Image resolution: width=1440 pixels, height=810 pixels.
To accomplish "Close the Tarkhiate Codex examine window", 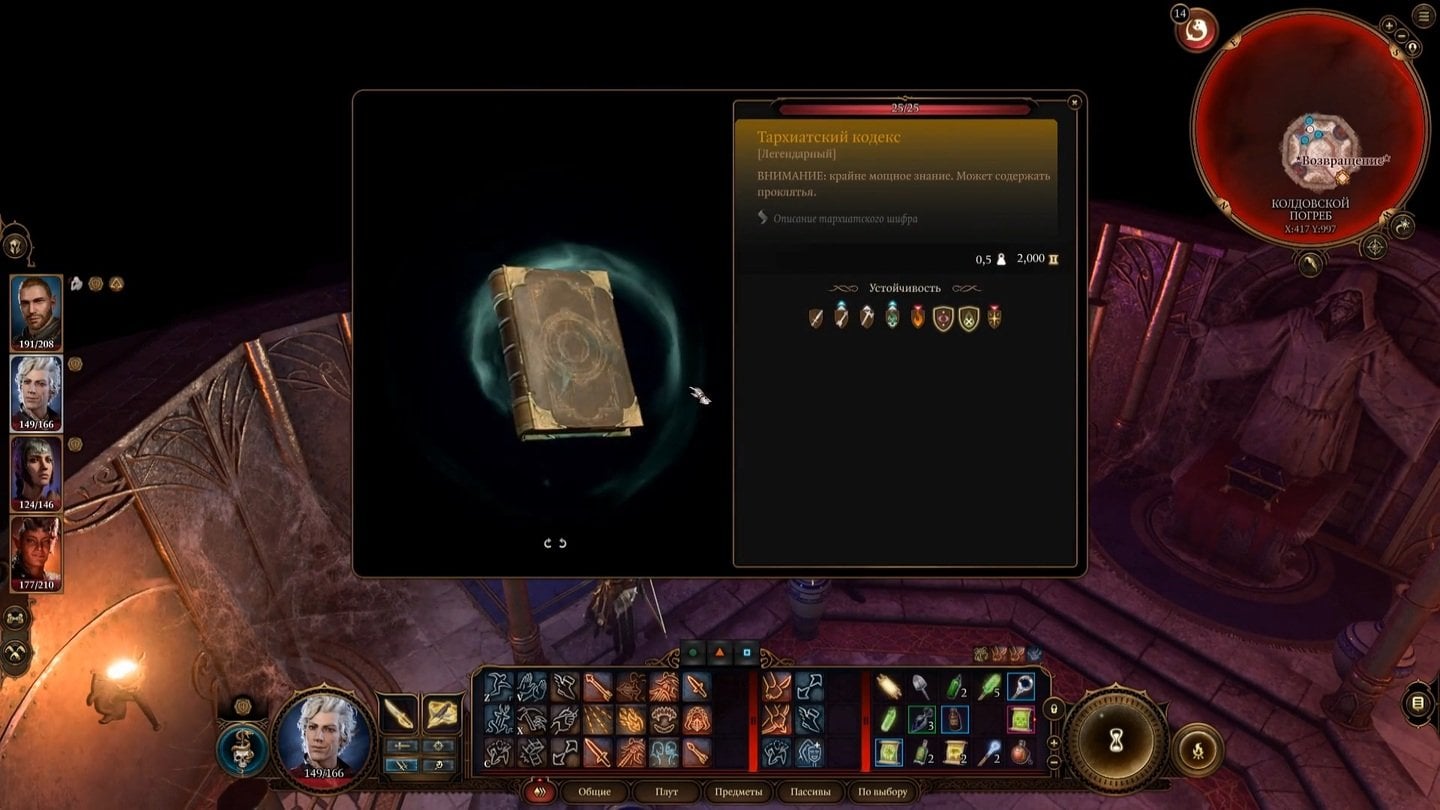I will click(x=1074, y=102).
